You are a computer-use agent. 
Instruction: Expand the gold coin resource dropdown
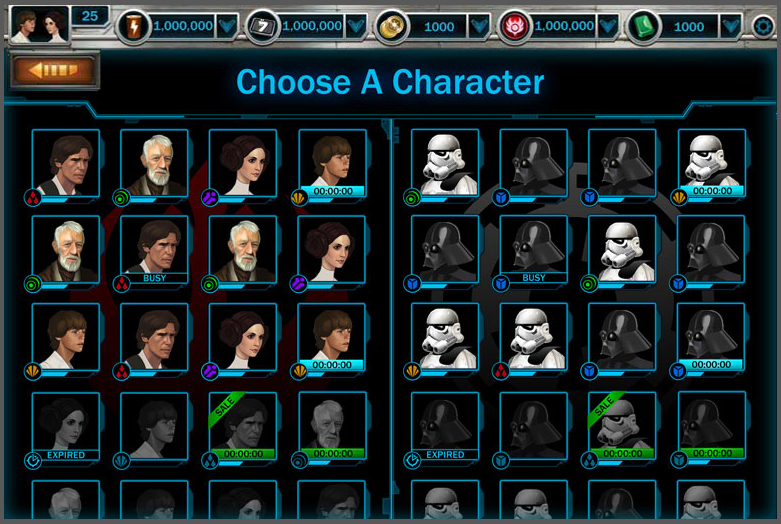tap(479, 26)
